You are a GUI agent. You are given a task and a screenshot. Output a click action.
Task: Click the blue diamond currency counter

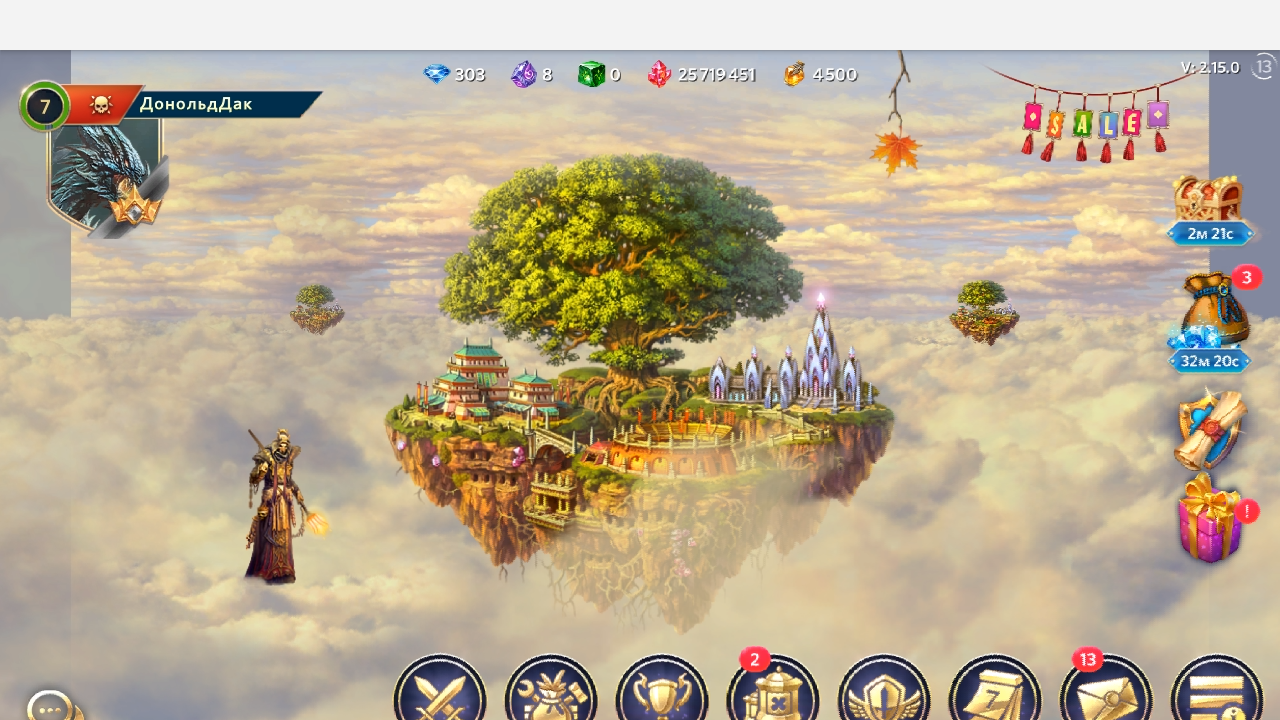(x=455, y=75)
